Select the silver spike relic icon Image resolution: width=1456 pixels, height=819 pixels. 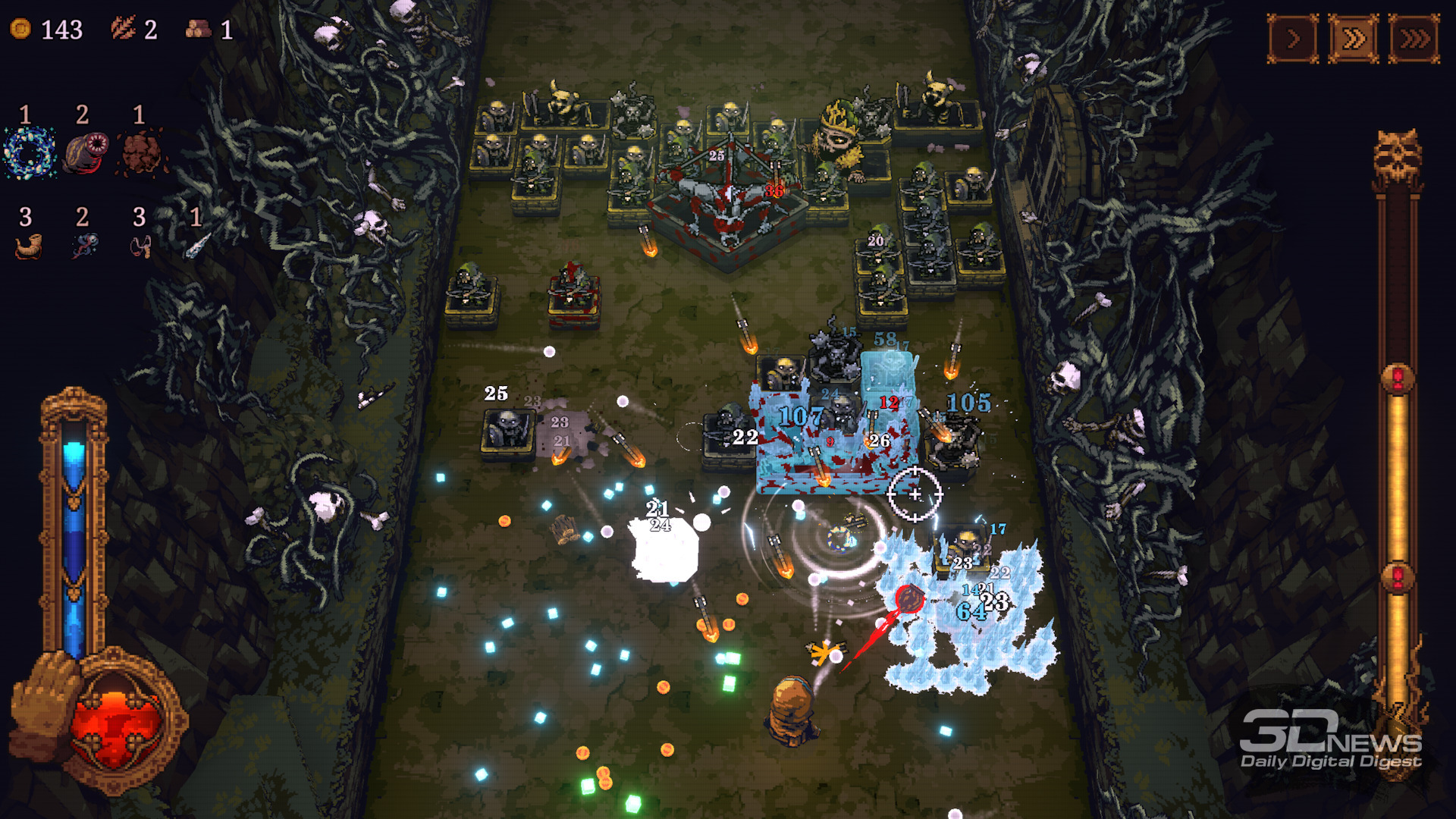(x=197, y=245)
